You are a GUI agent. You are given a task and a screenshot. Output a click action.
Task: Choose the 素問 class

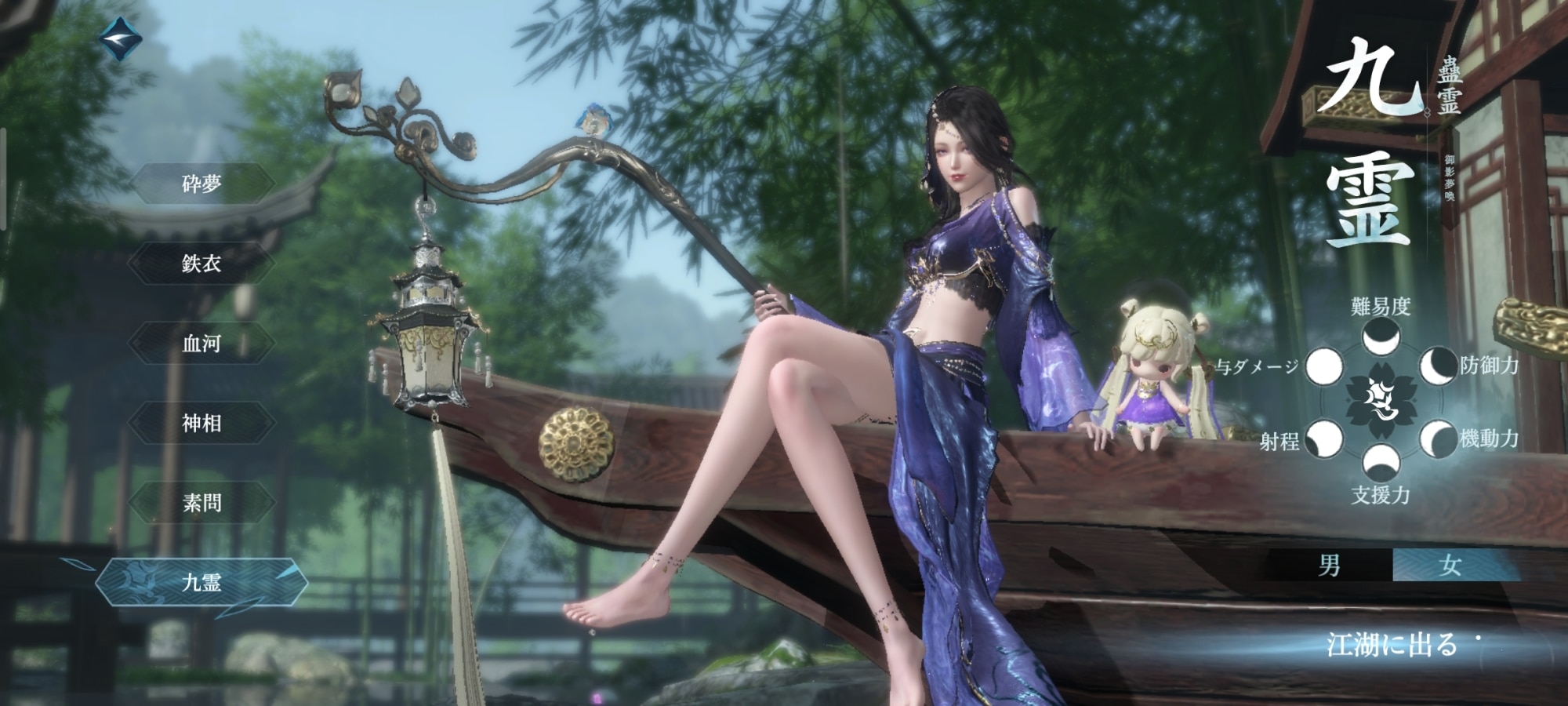click(x=201, y=503)
